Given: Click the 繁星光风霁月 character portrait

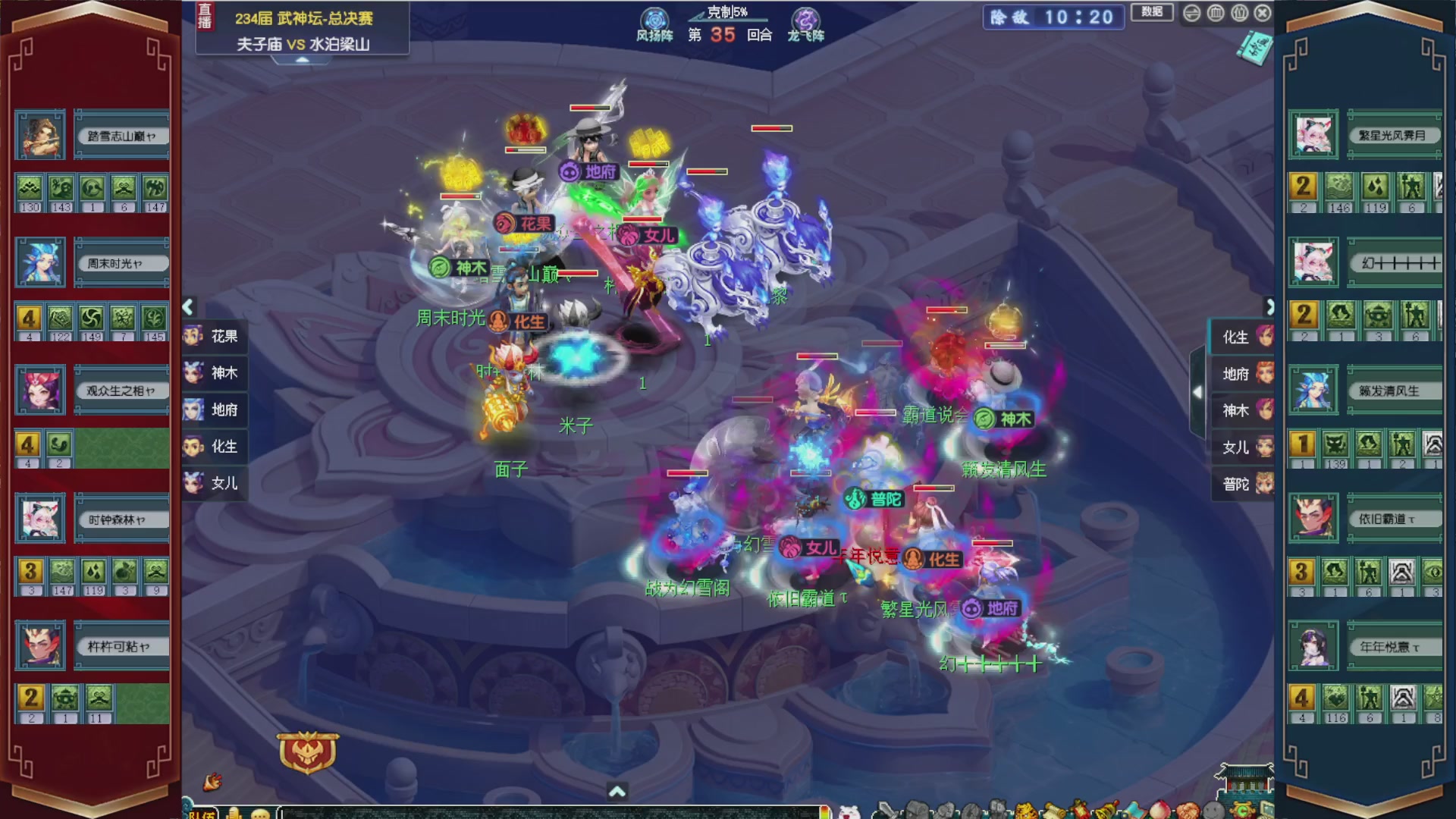Looking at the screenshot, I should pos(1313,135).
